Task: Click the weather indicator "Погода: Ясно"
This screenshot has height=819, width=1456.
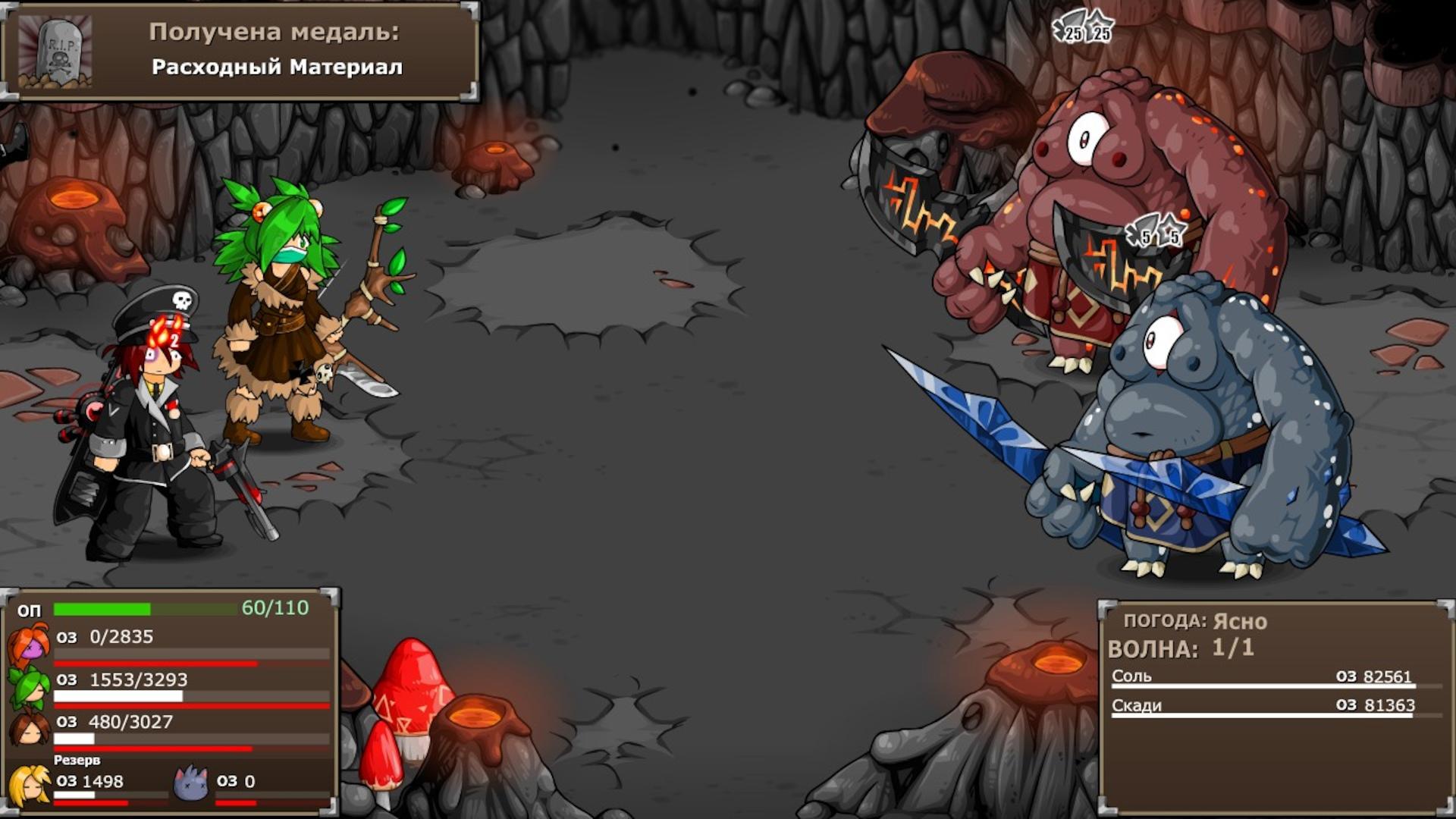Action: tap(1195, 621)
